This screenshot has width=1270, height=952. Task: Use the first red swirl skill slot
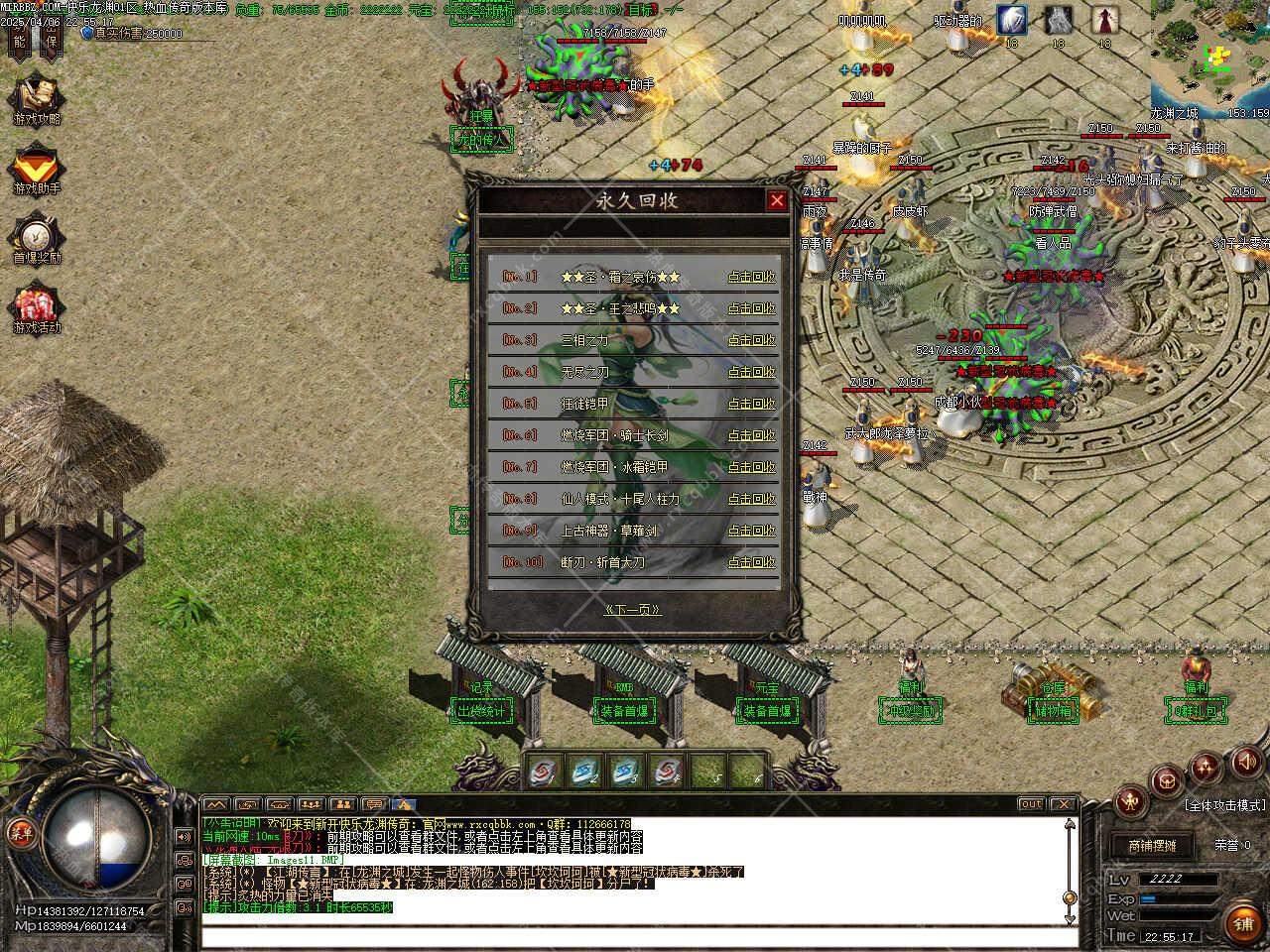[x=542, y=771]
